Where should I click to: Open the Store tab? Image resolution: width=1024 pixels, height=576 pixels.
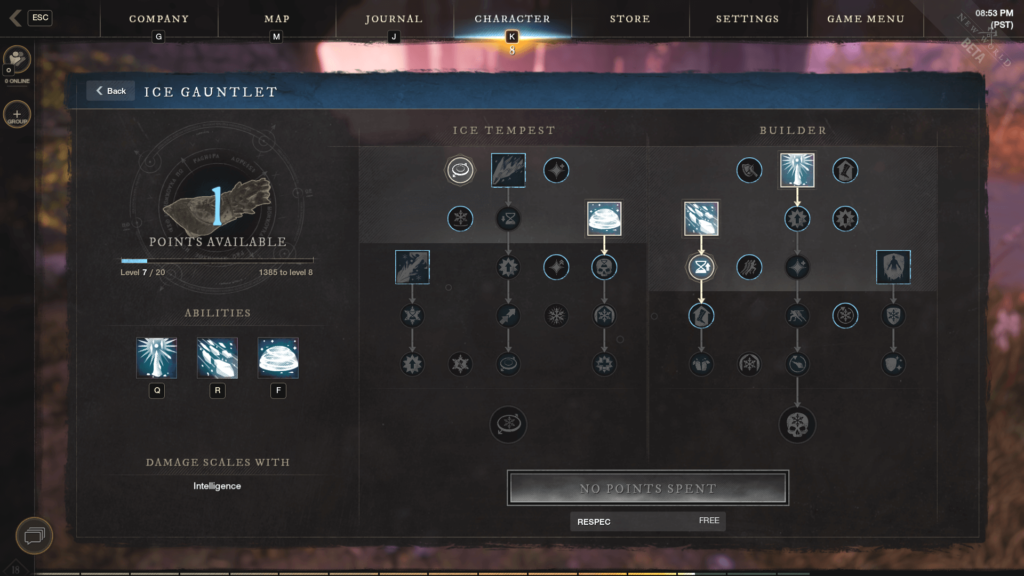coord(630,19)
